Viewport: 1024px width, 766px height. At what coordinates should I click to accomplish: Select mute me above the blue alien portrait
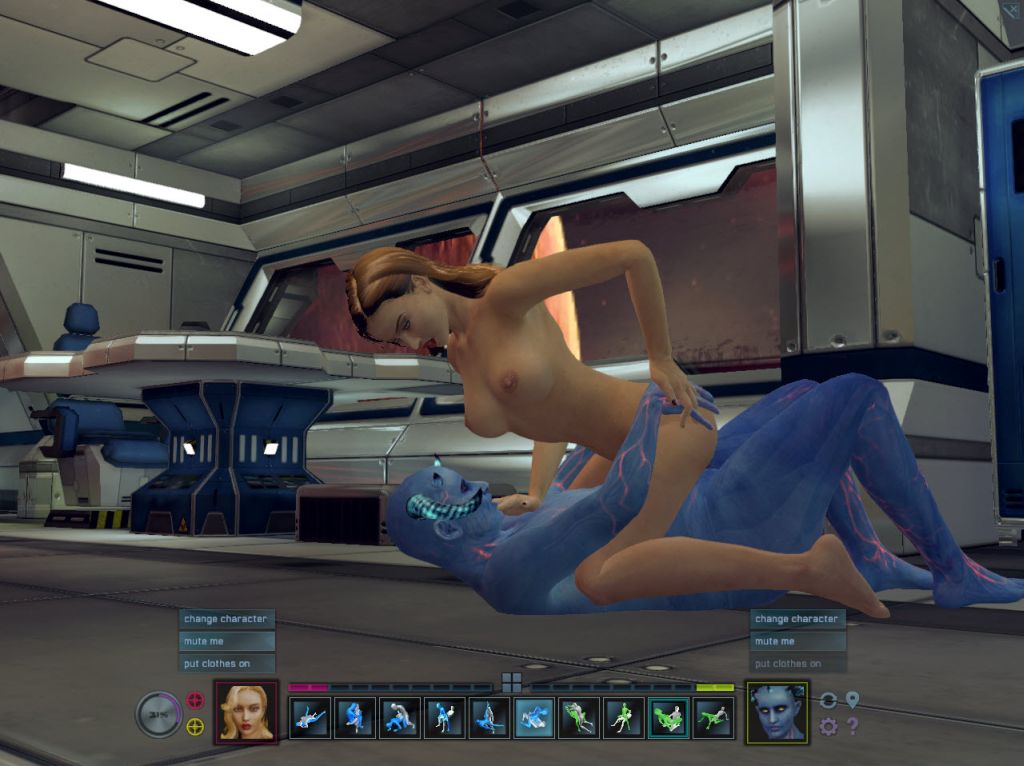click(x=797, y=641)
